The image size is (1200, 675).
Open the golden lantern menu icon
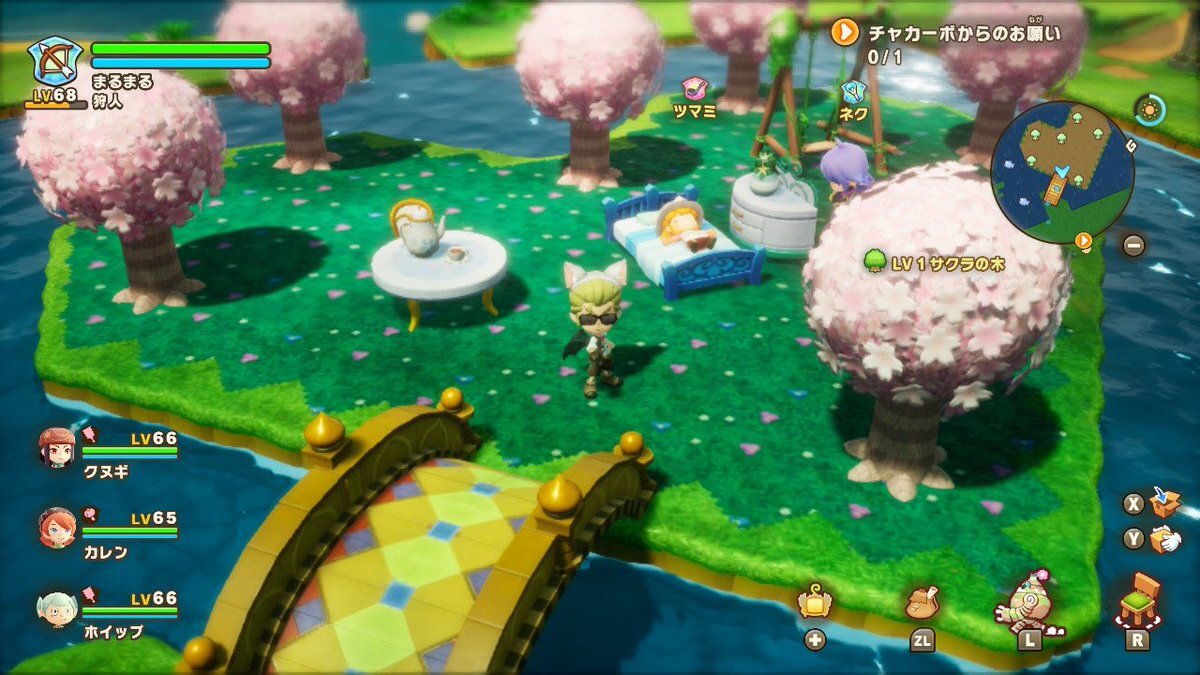pos(815,603)
